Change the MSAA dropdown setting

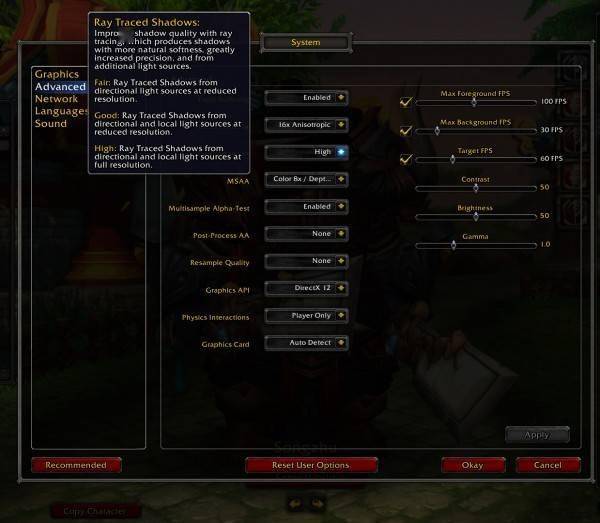[306, 179]
